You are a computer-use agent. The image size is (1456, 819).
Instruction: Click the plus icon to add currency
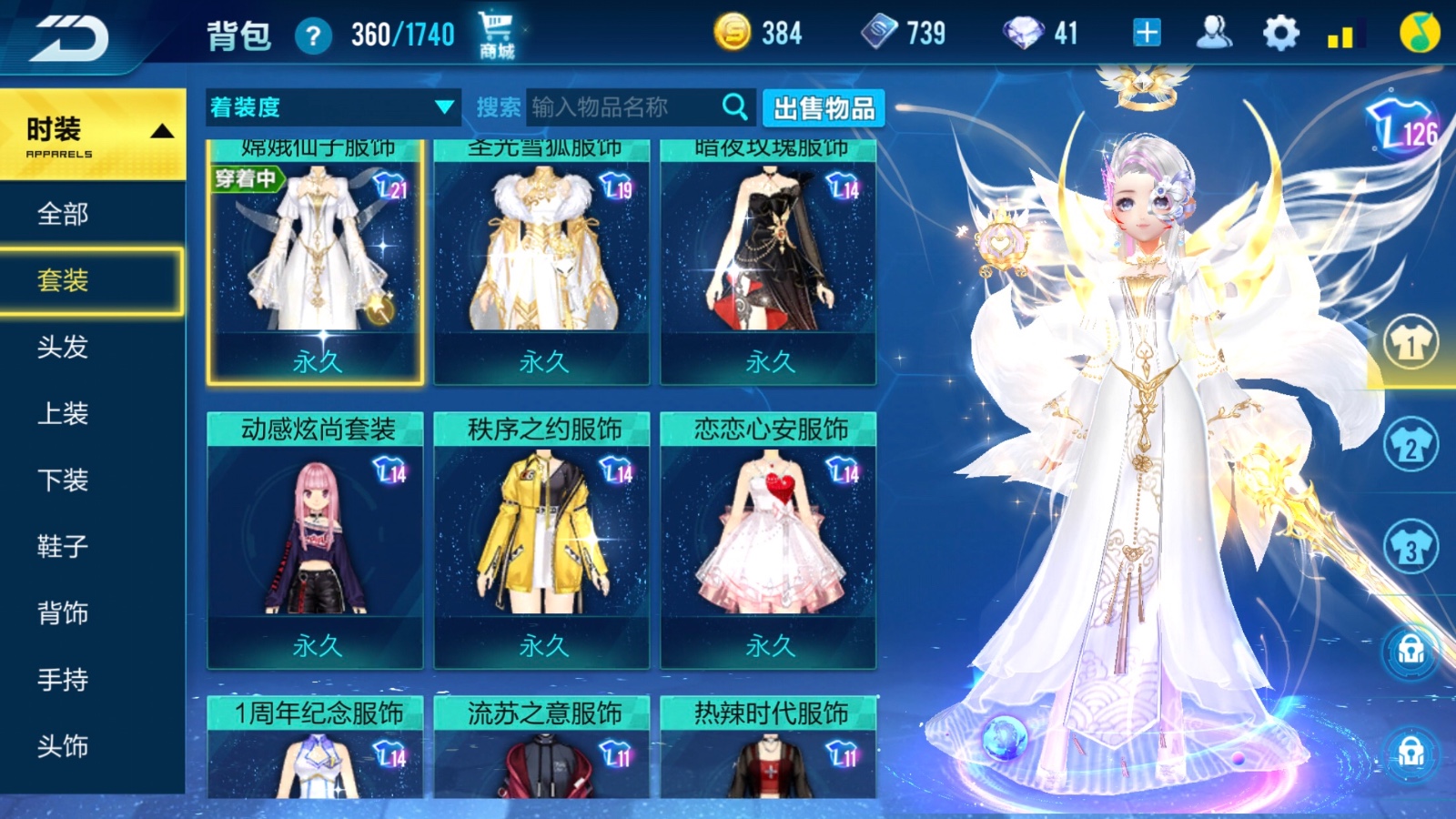pos(1146,32)
